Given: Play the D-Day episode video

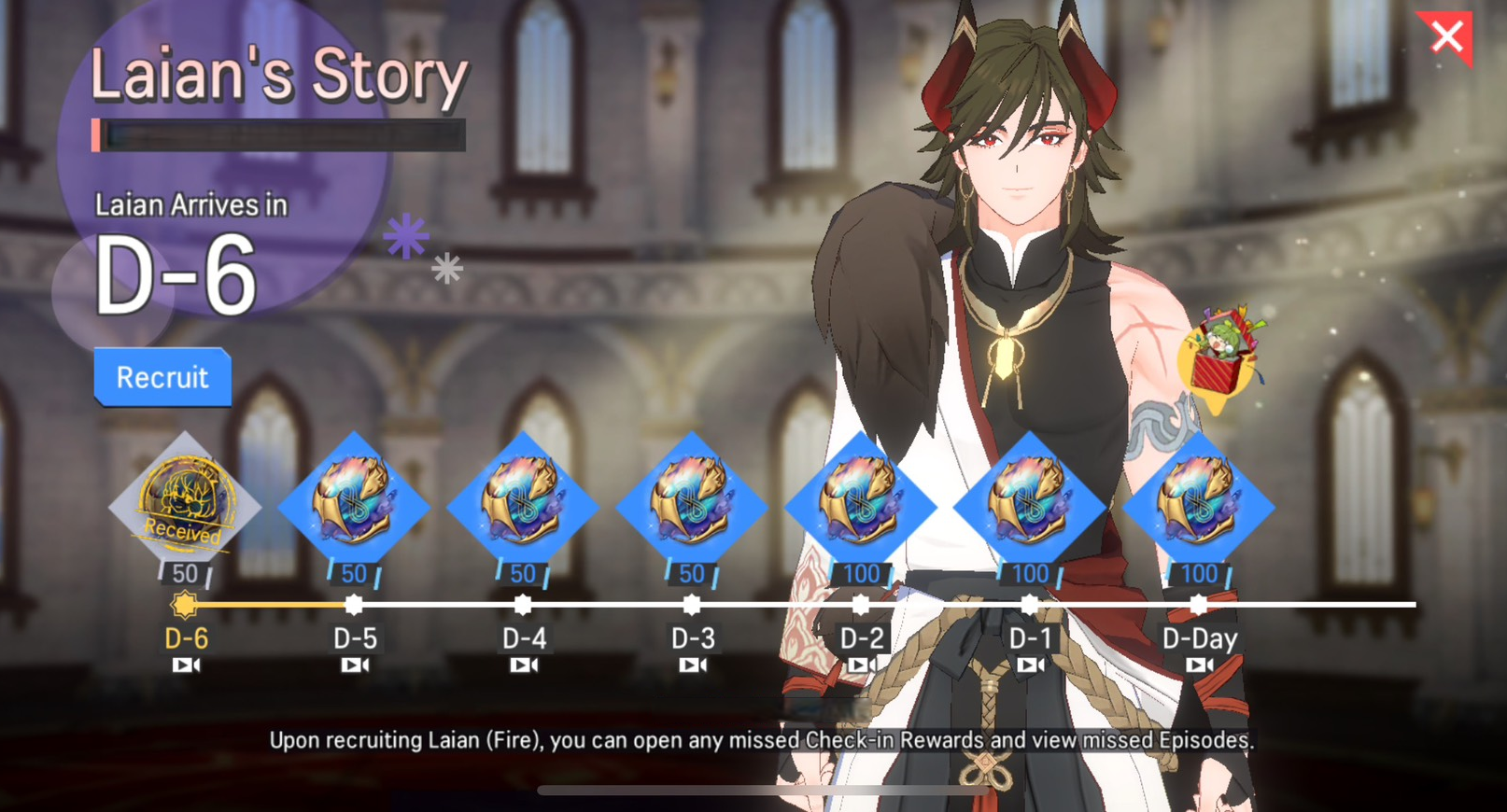Looking at the screenshot, I should 1200,665.
